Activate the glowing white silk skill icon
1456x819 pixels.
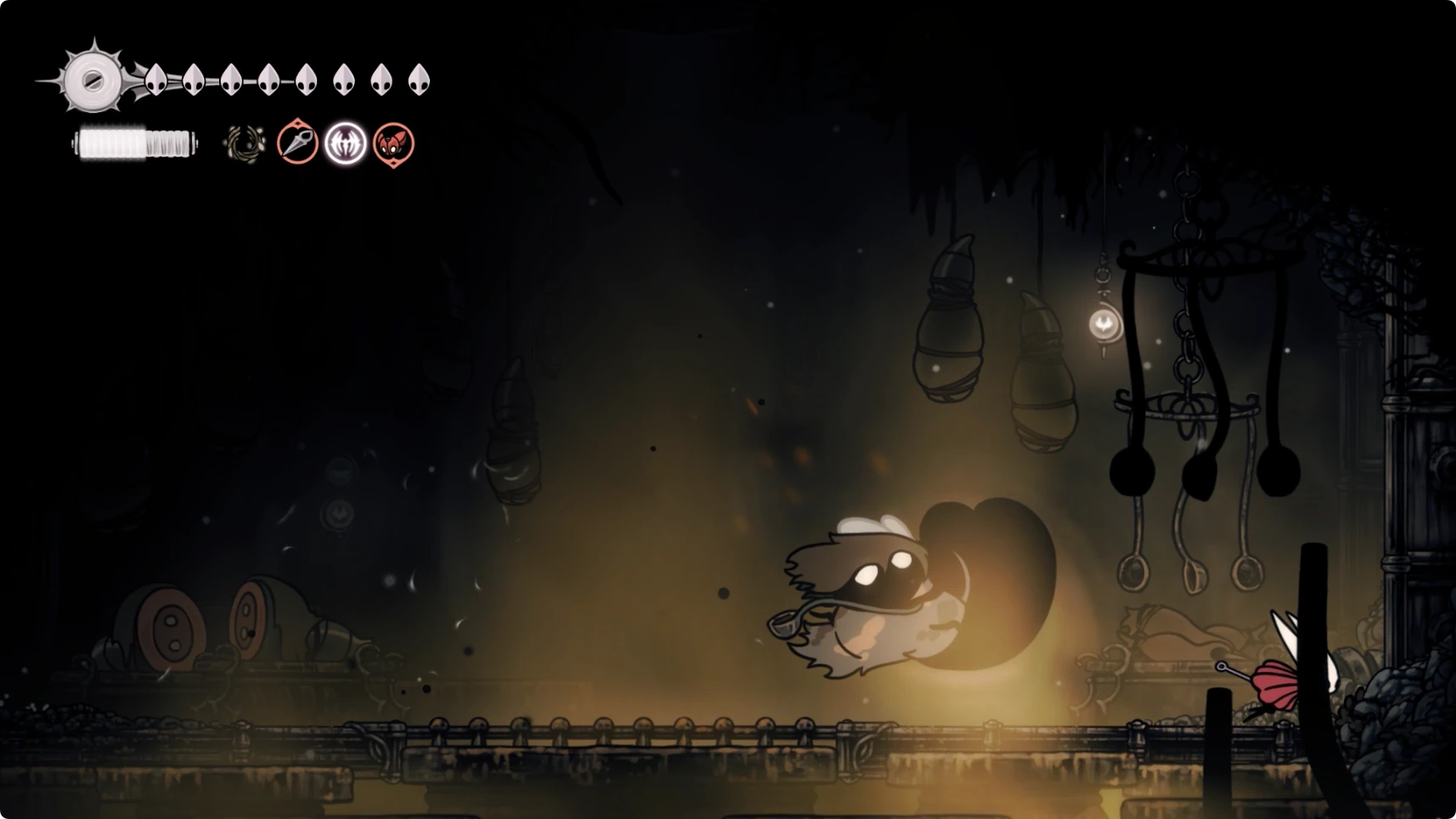pos(346,143)
